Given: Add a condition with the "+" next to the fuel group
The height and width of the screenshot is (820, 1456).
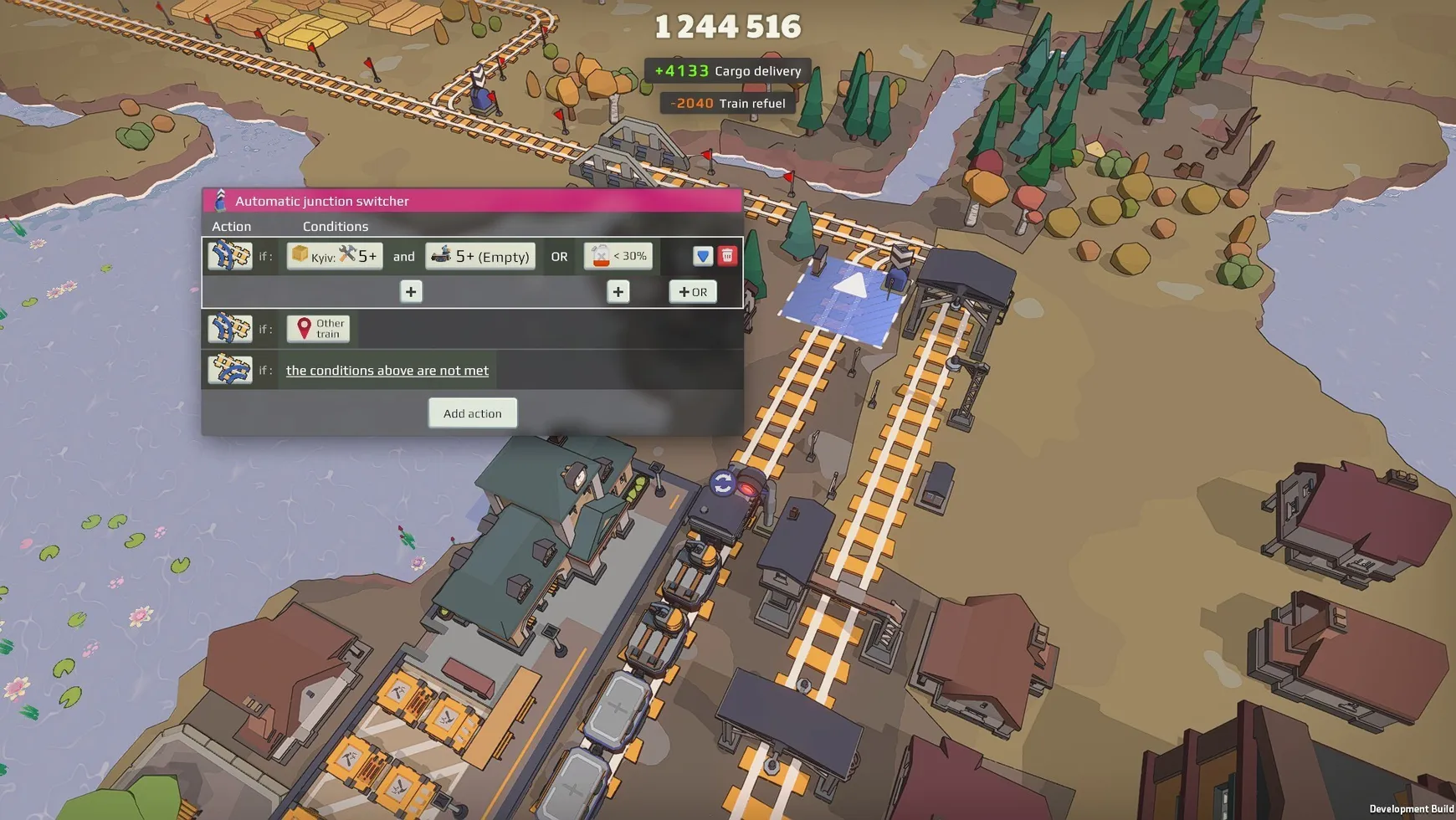Looking at the screenshot, I should (x=618, y=291).
